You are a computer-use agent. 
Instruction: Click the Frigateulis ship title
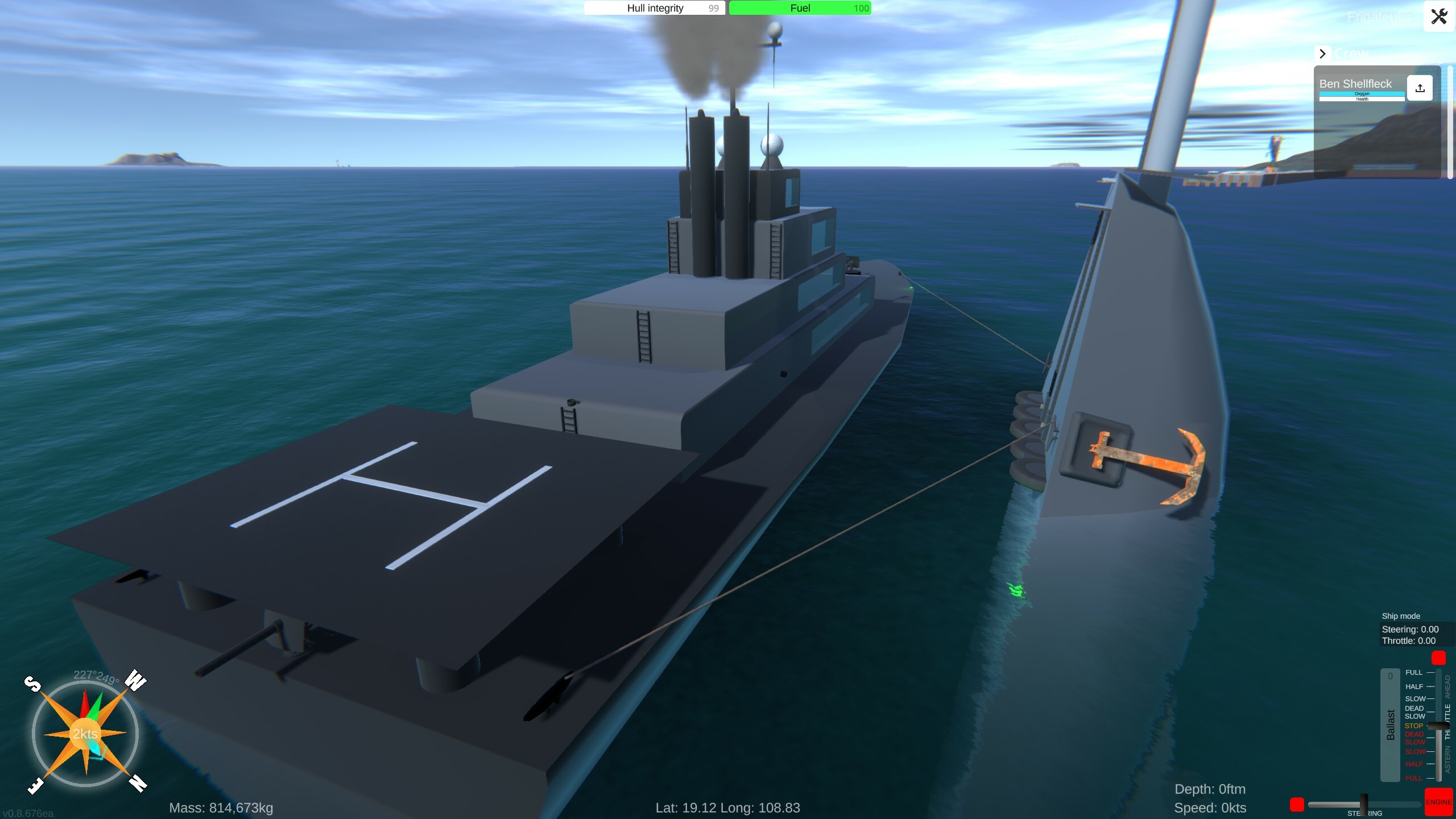click(1379, 16)
